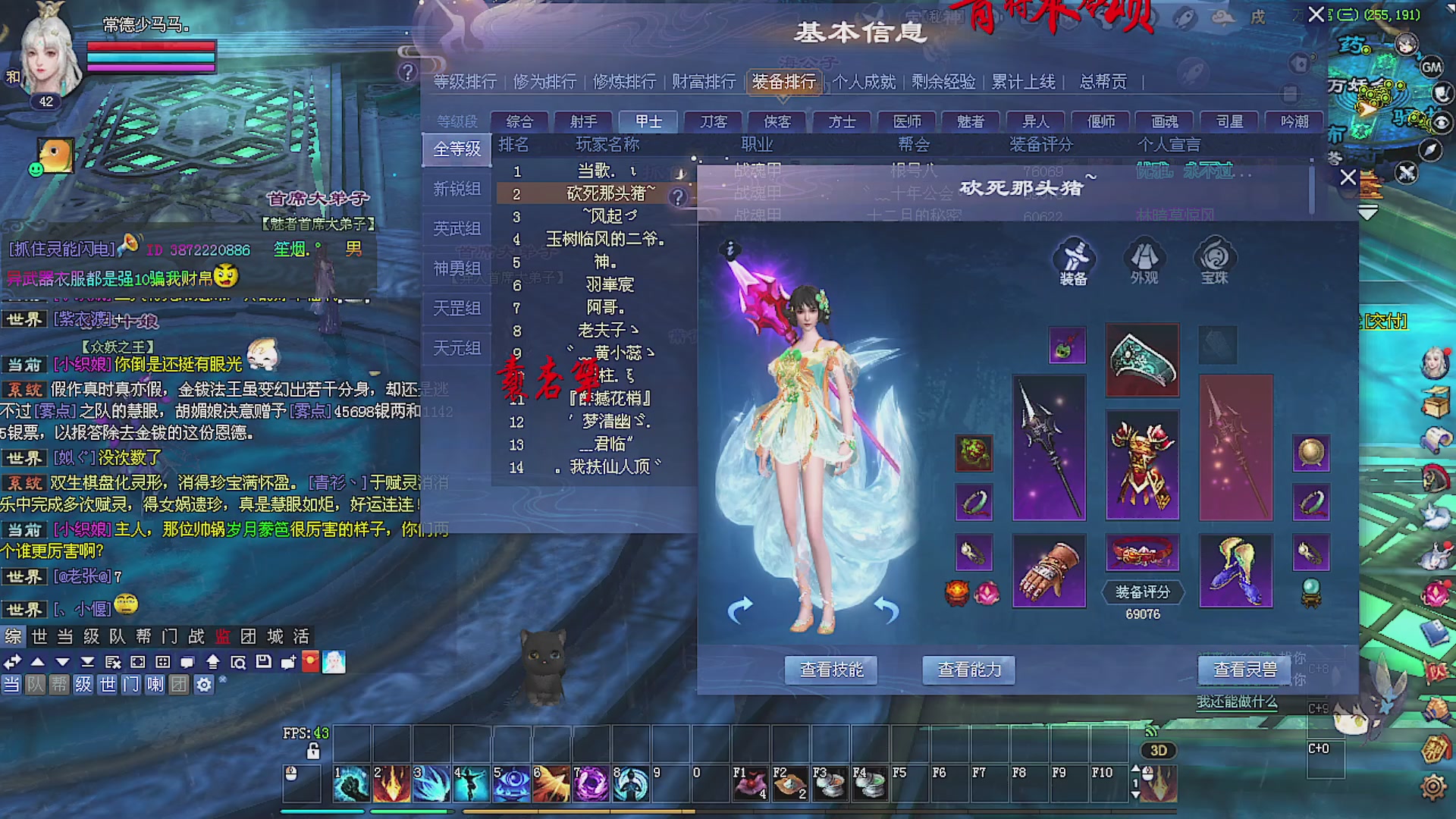The image size is (1456, 819).
Task: Click the red envelope icon in chat toolbar
Action: pyautogui.click(x=309, y=661)
